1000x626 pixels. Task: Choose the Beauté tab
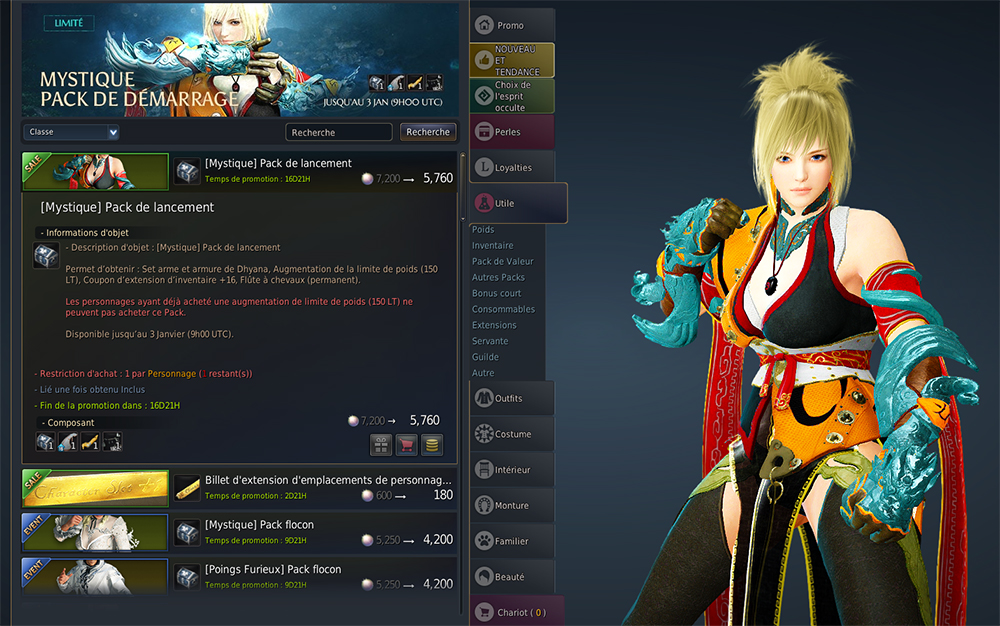(511, 577)
